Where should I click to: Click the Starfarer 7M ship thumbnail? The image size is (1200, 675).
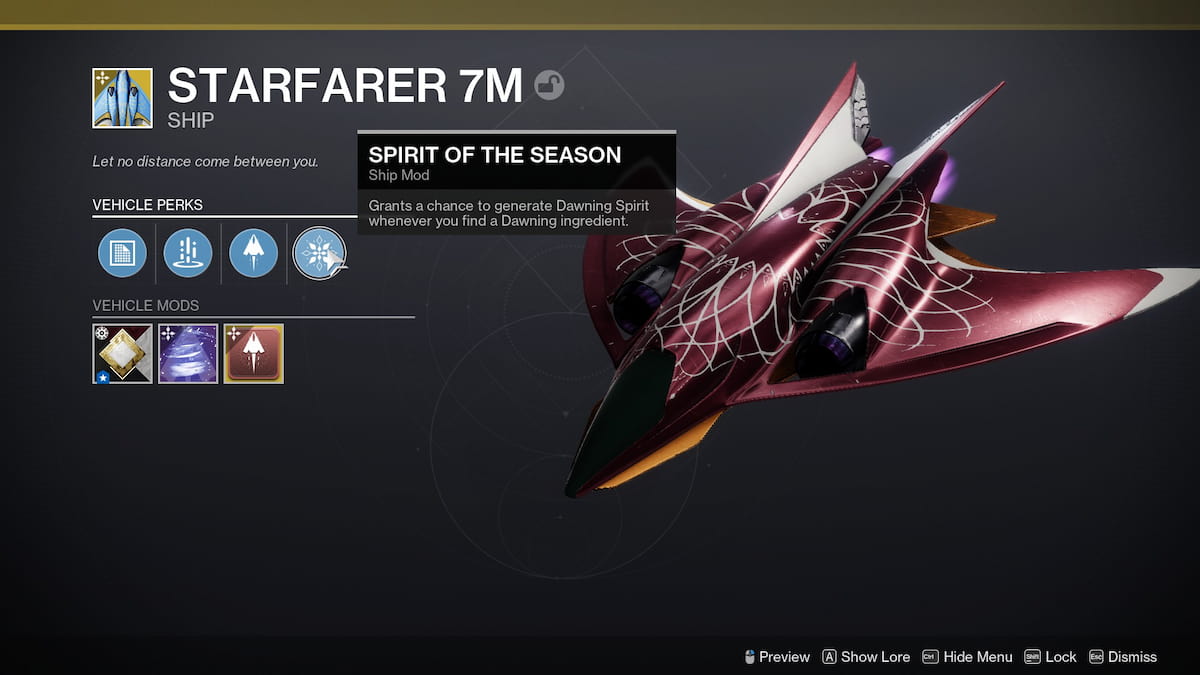tap(122, 98)
